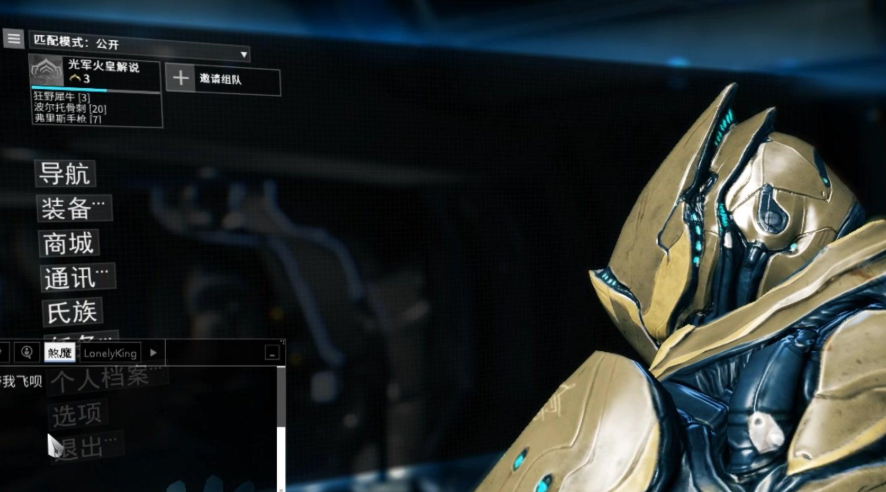Minimize the chat window
The width and height of the screenshot is (886, 492).
pyautogui.click(x=272, y=354)
